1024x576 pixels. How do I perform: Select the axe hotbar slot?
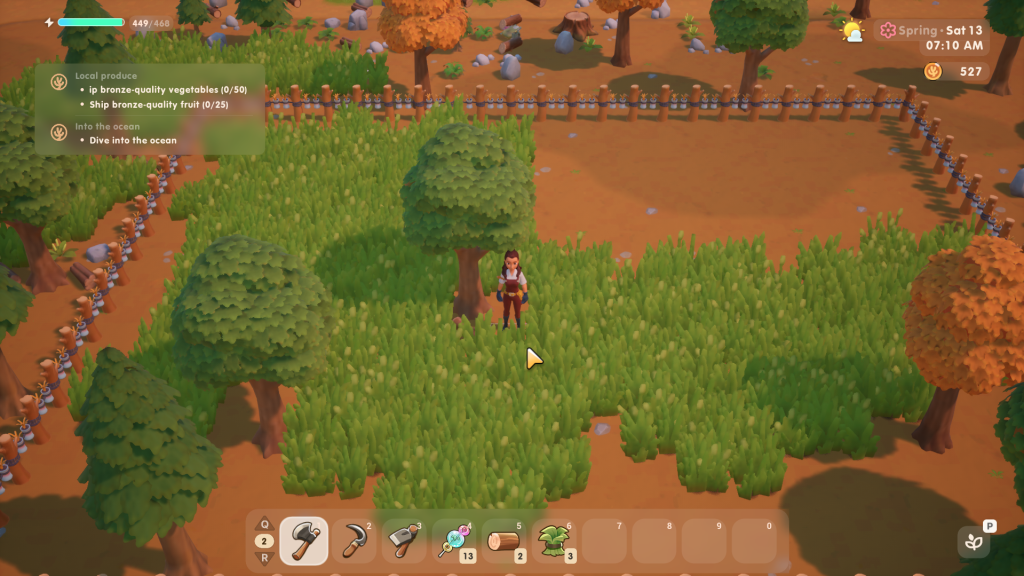click(x=304, y=541)
